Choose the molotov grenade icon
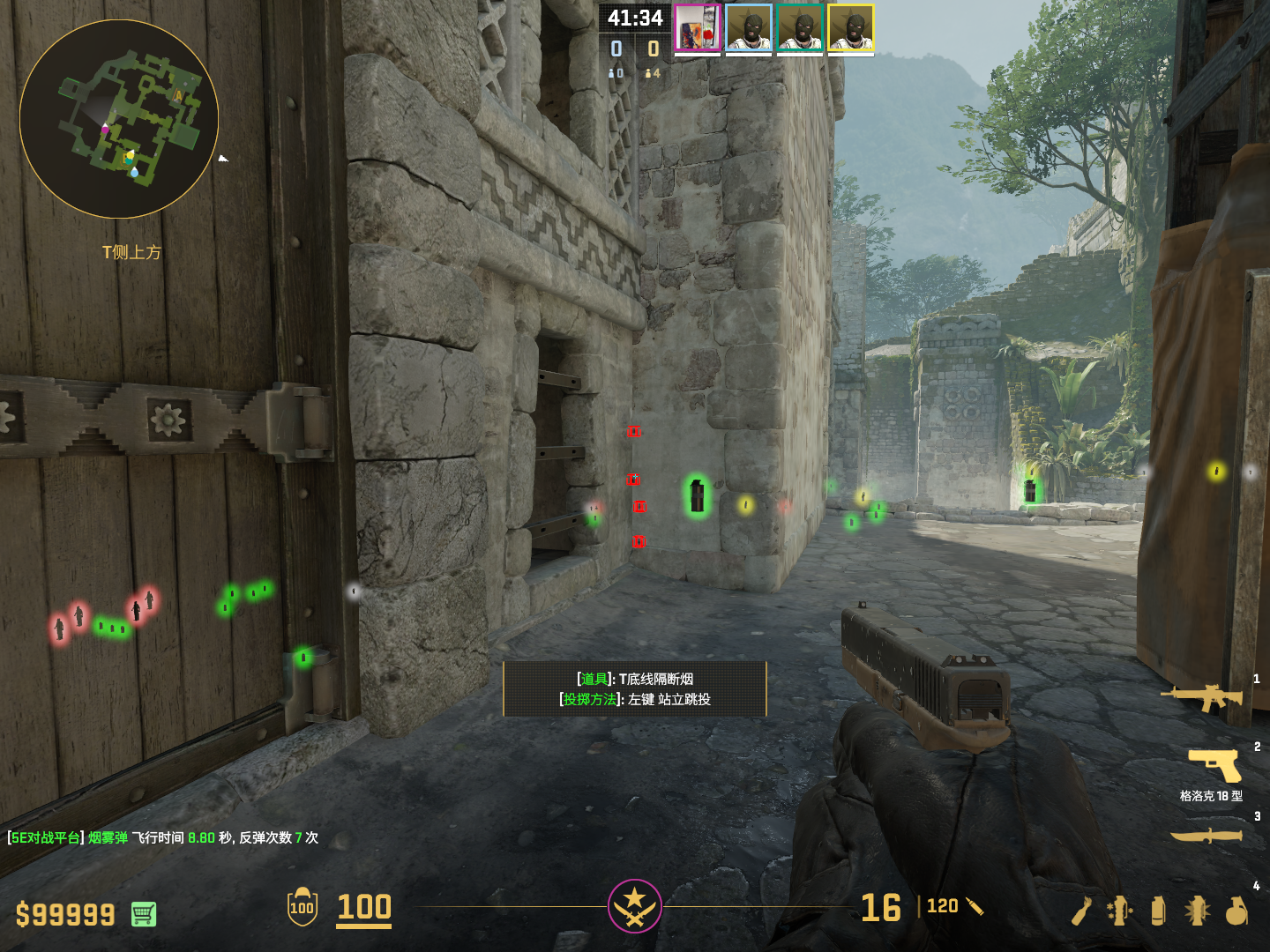This screenshot has height=952, width=1270. 1082,911
